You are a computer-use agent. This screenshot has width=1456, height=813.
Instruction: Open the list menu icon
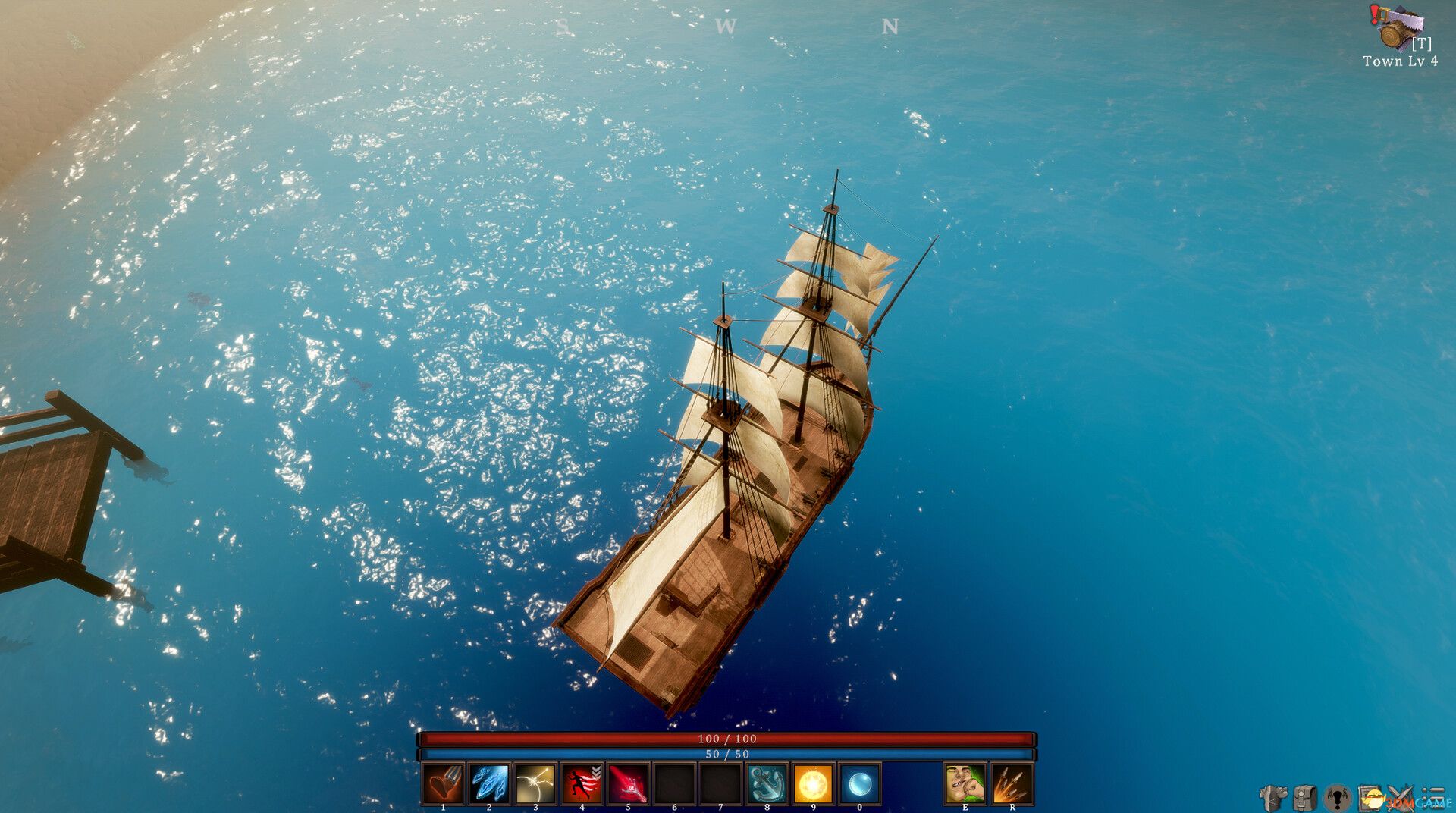[x=1433, y=798]
